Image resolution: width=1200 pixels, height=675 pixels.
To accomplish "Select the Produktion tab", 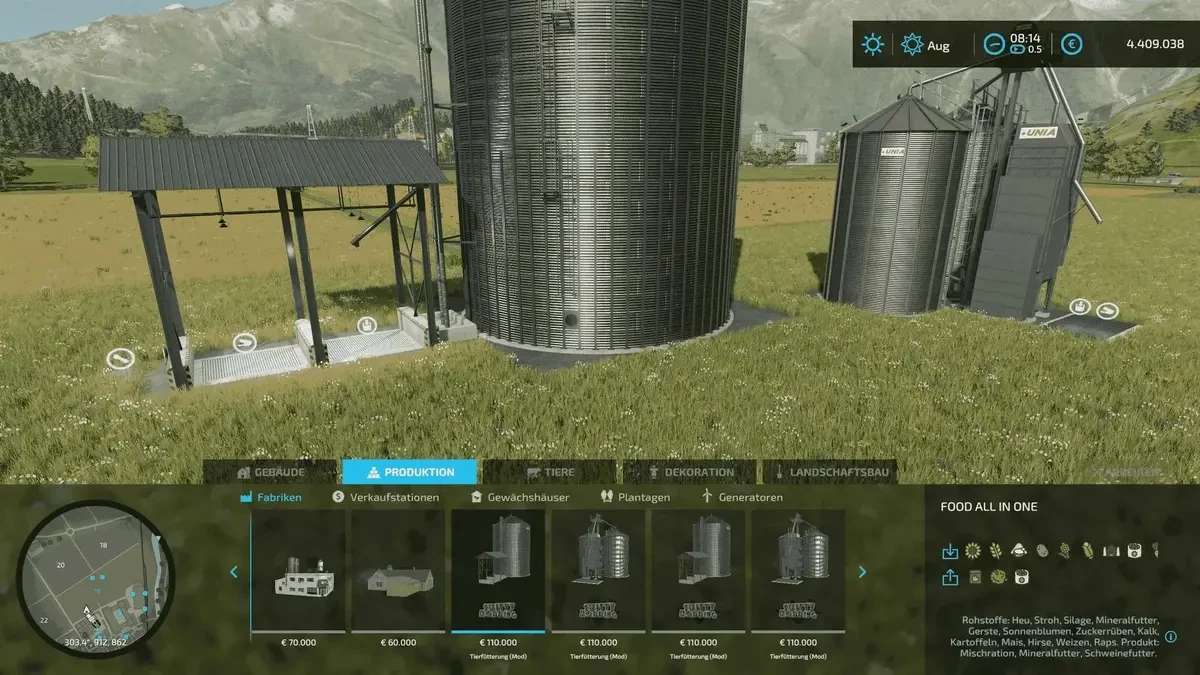I will tap(411, 472).
